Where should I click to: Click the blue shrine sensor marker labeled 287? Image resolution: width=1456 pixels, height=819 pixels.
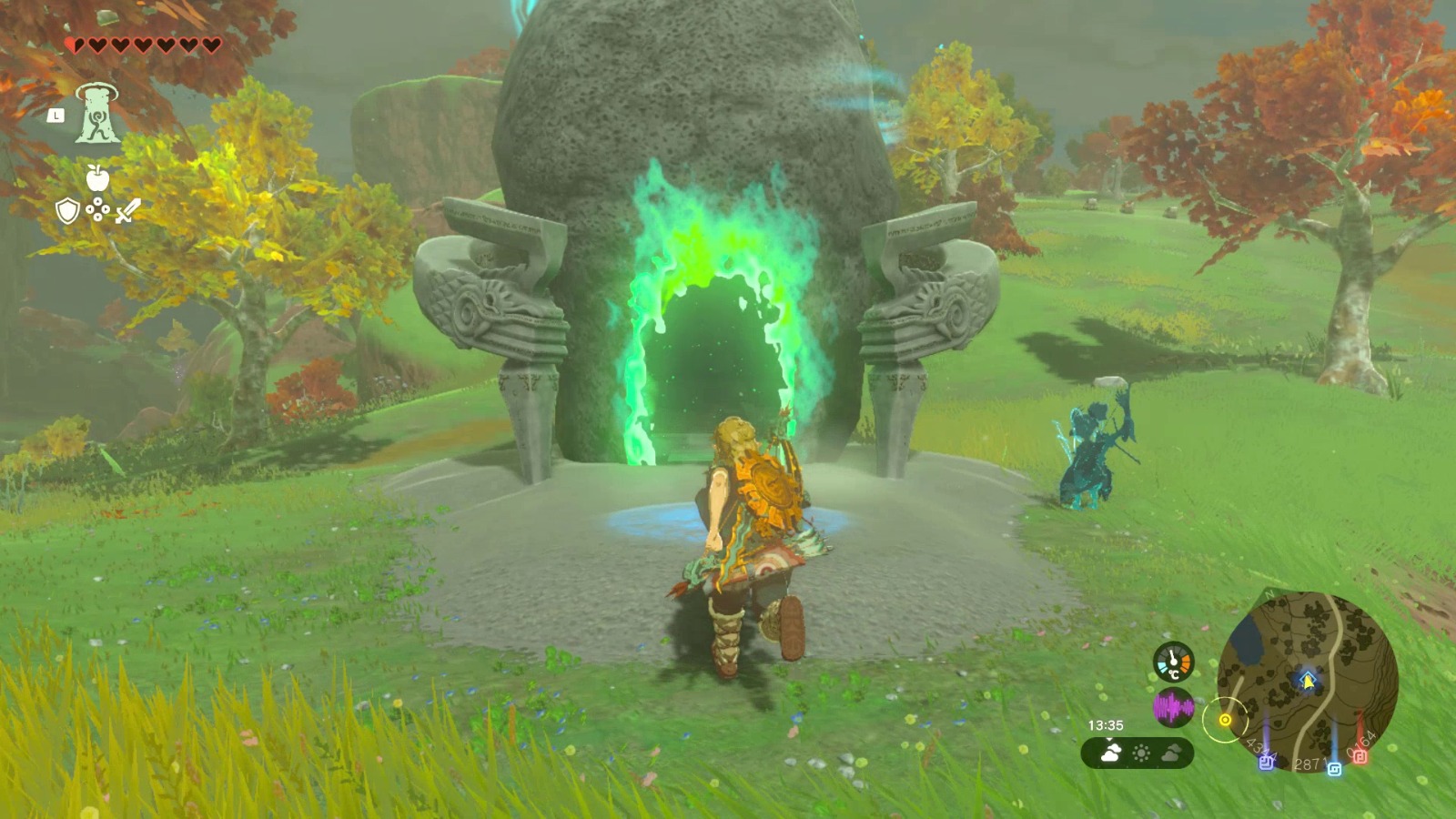pos(1335,767)
